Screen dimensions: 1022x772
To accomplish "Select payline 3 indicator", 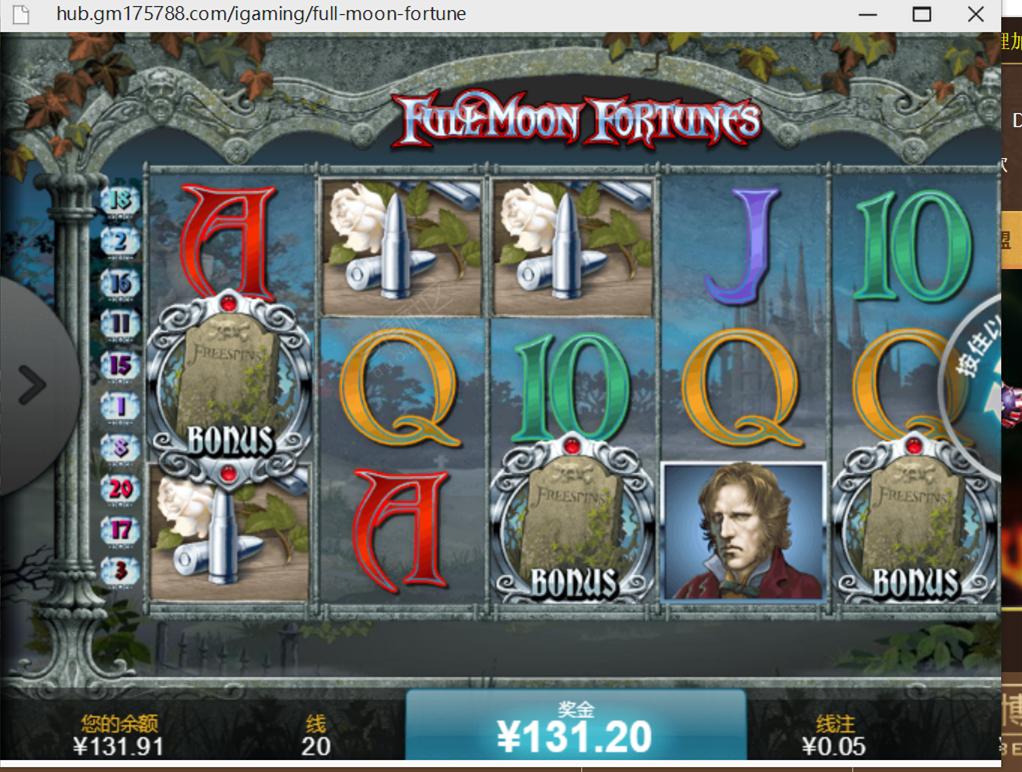I will tap(120, 570).
